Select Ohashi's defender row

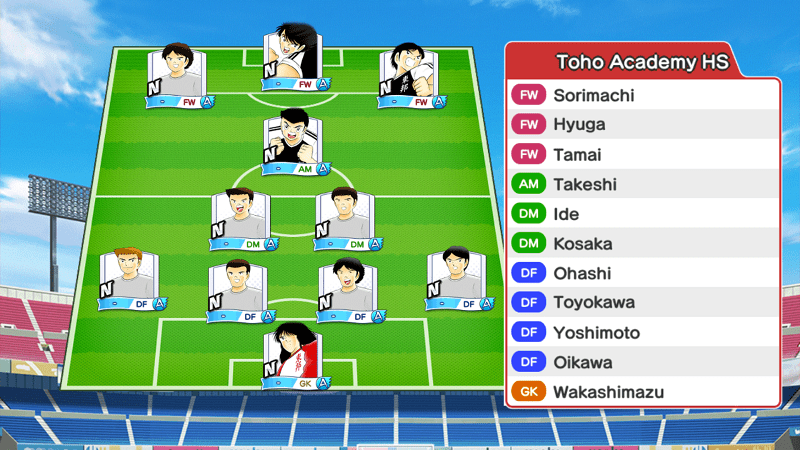(642, 273)
